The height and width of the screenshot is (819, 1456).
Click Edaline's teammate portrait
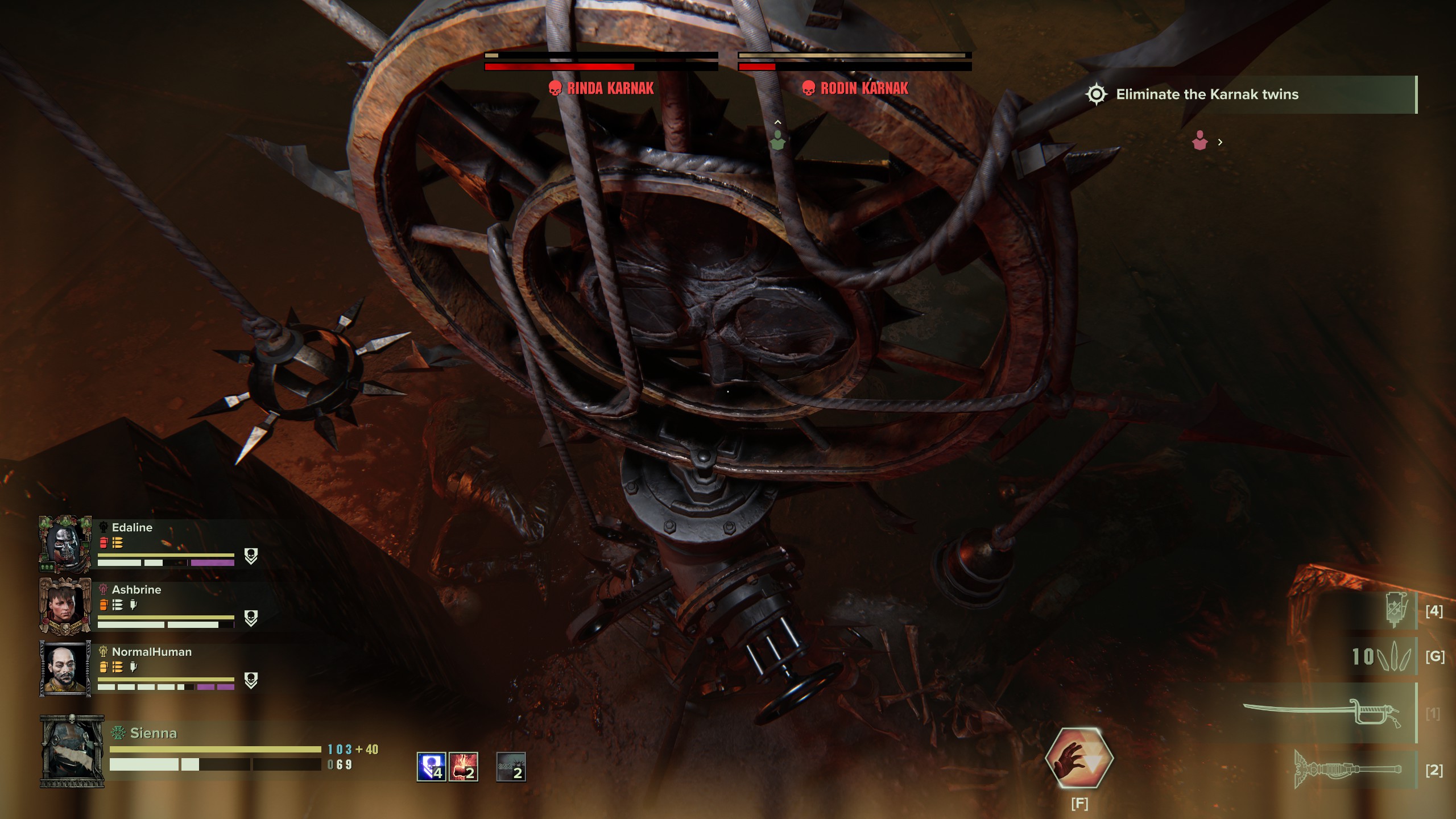[65, 544]
